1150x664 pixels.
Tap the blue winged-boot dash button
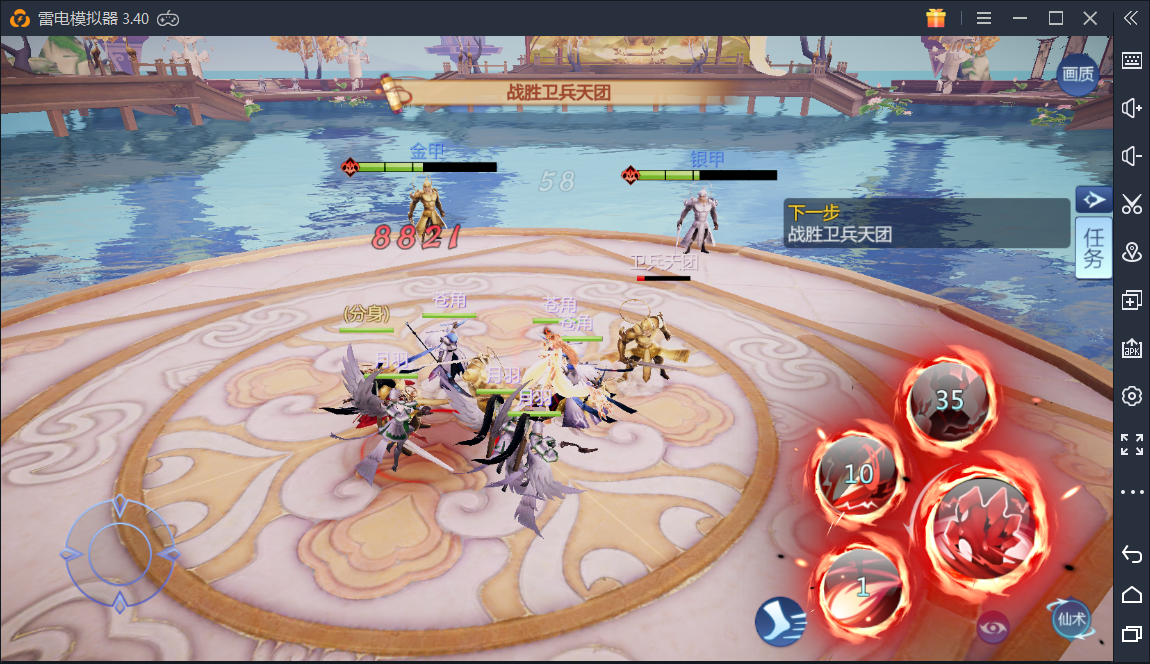click(781, 620)
